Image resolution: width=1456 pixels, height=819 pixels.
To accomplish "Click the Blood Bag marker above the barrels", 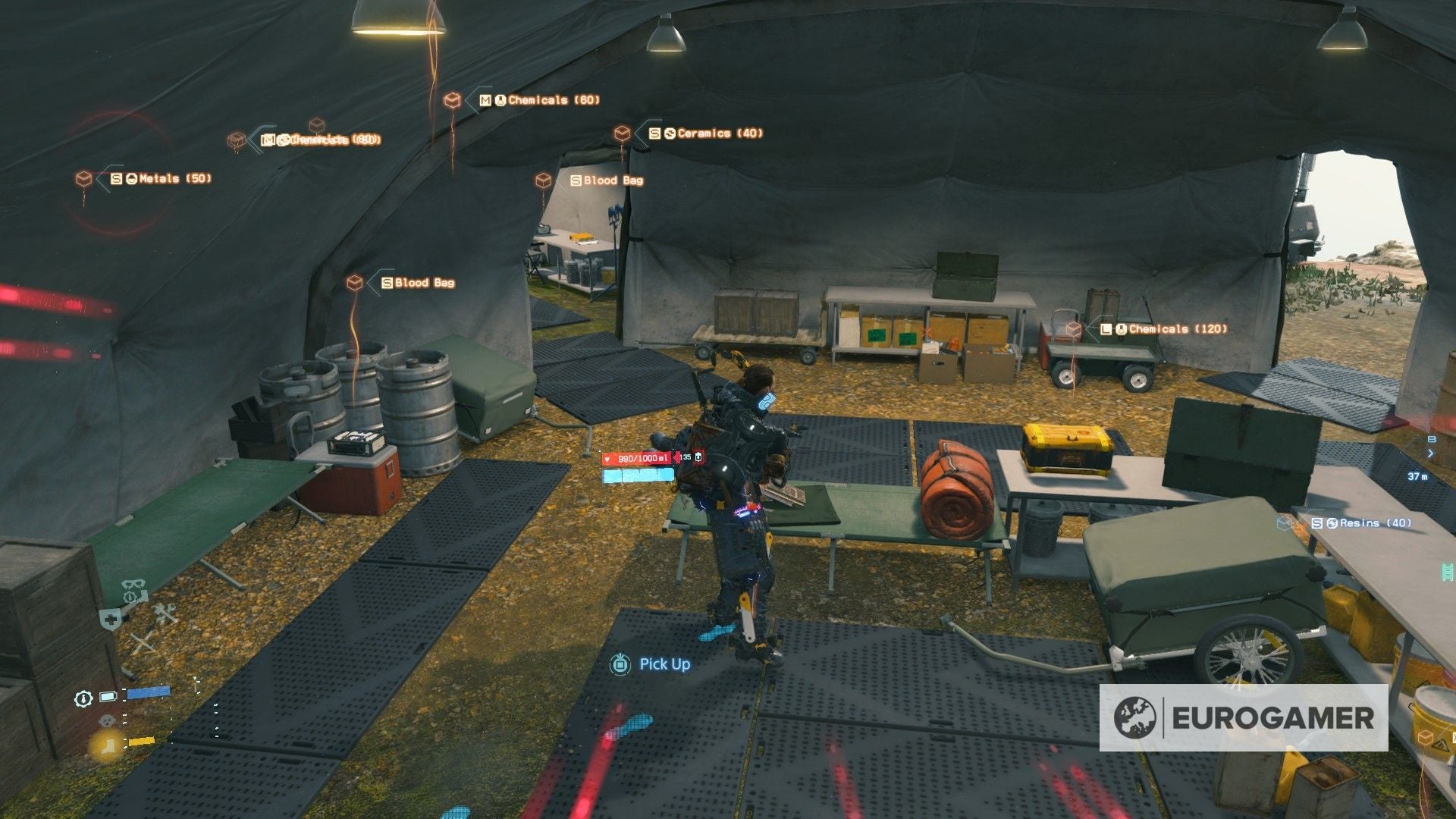I will tap(354, 283).
